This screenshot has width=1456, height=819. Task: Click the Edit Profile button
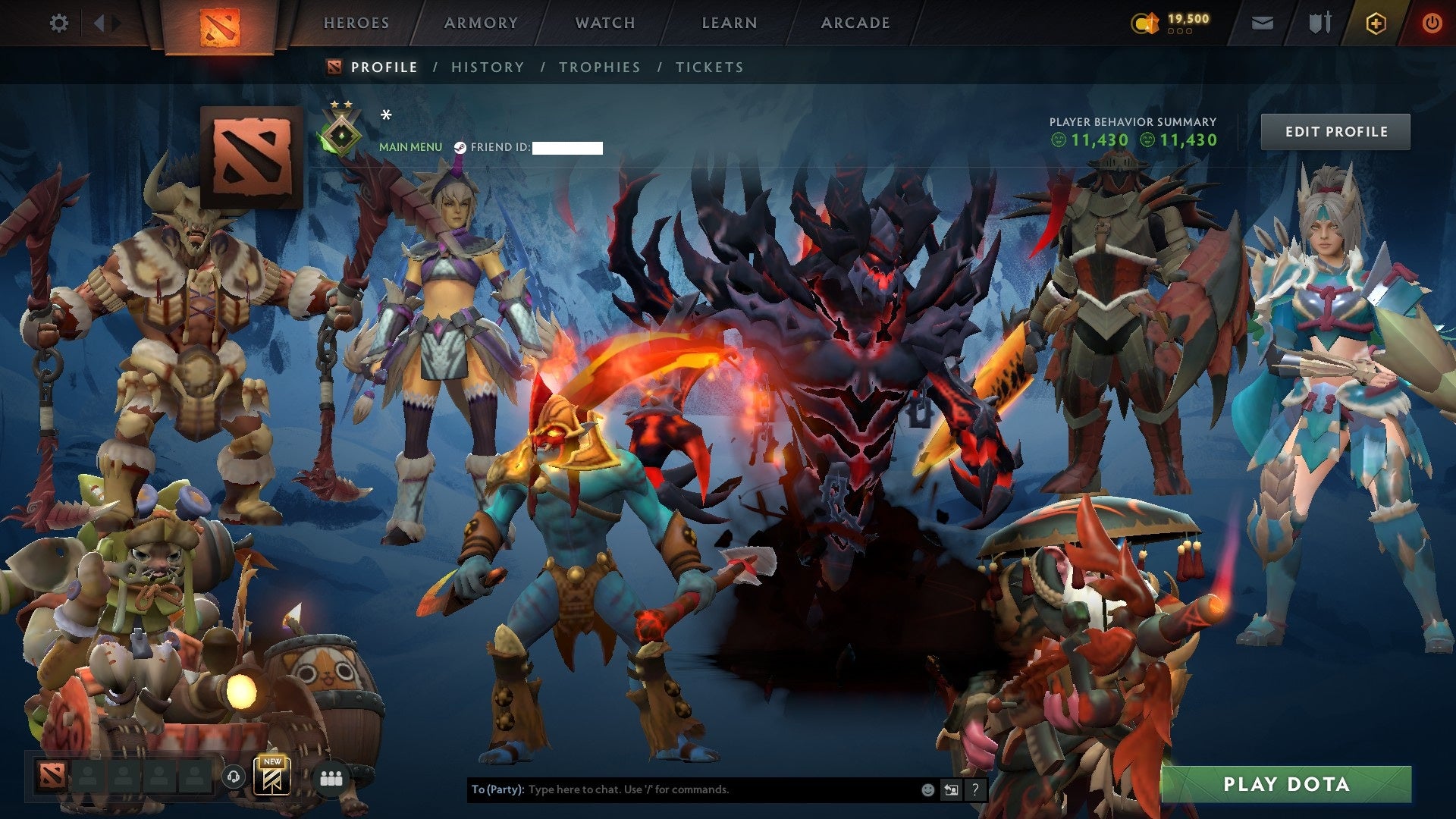[x=1335, y=131]
